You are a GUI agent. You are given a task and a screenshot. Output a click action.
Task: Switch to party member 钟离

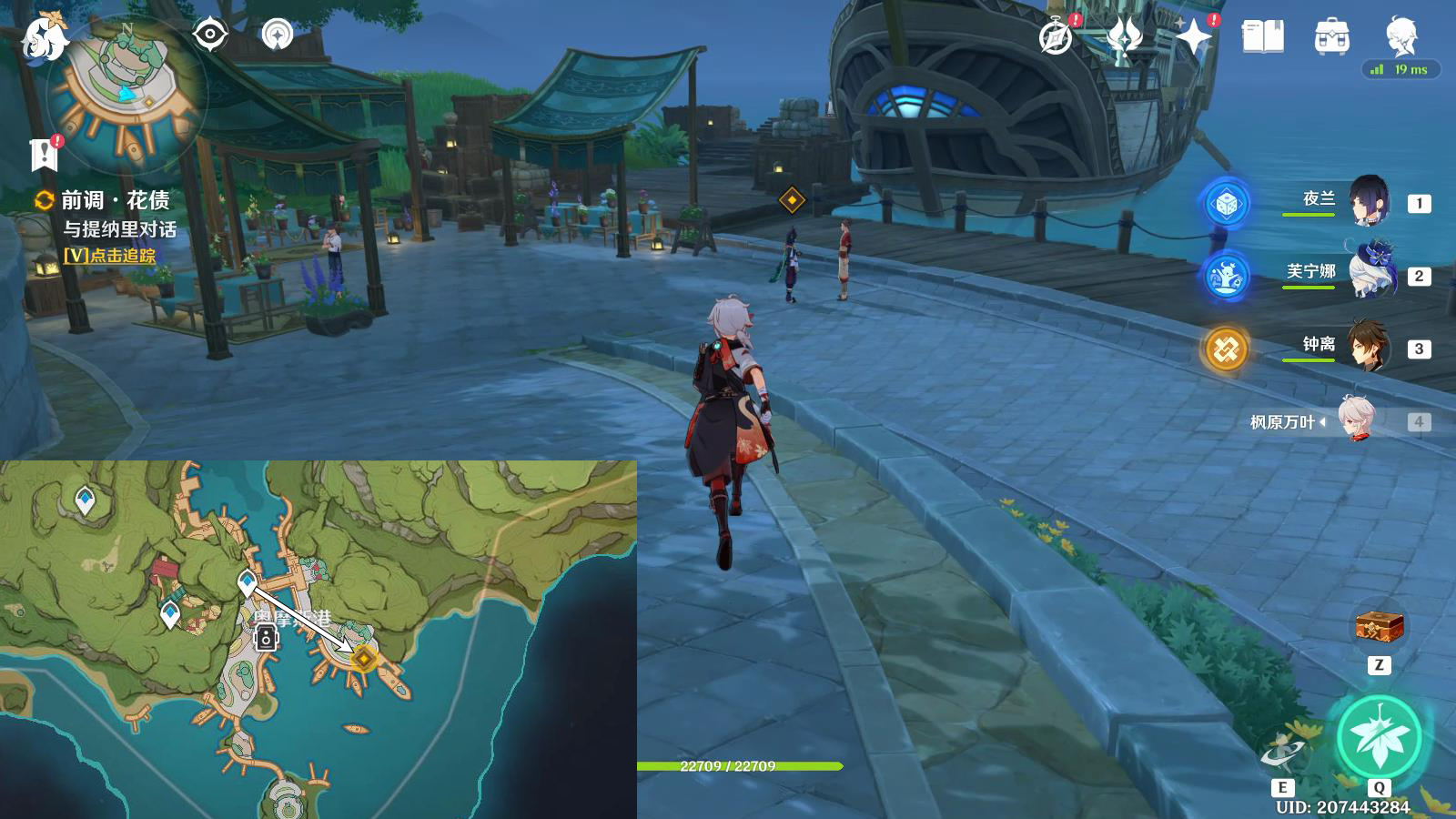coord(1367,347)
